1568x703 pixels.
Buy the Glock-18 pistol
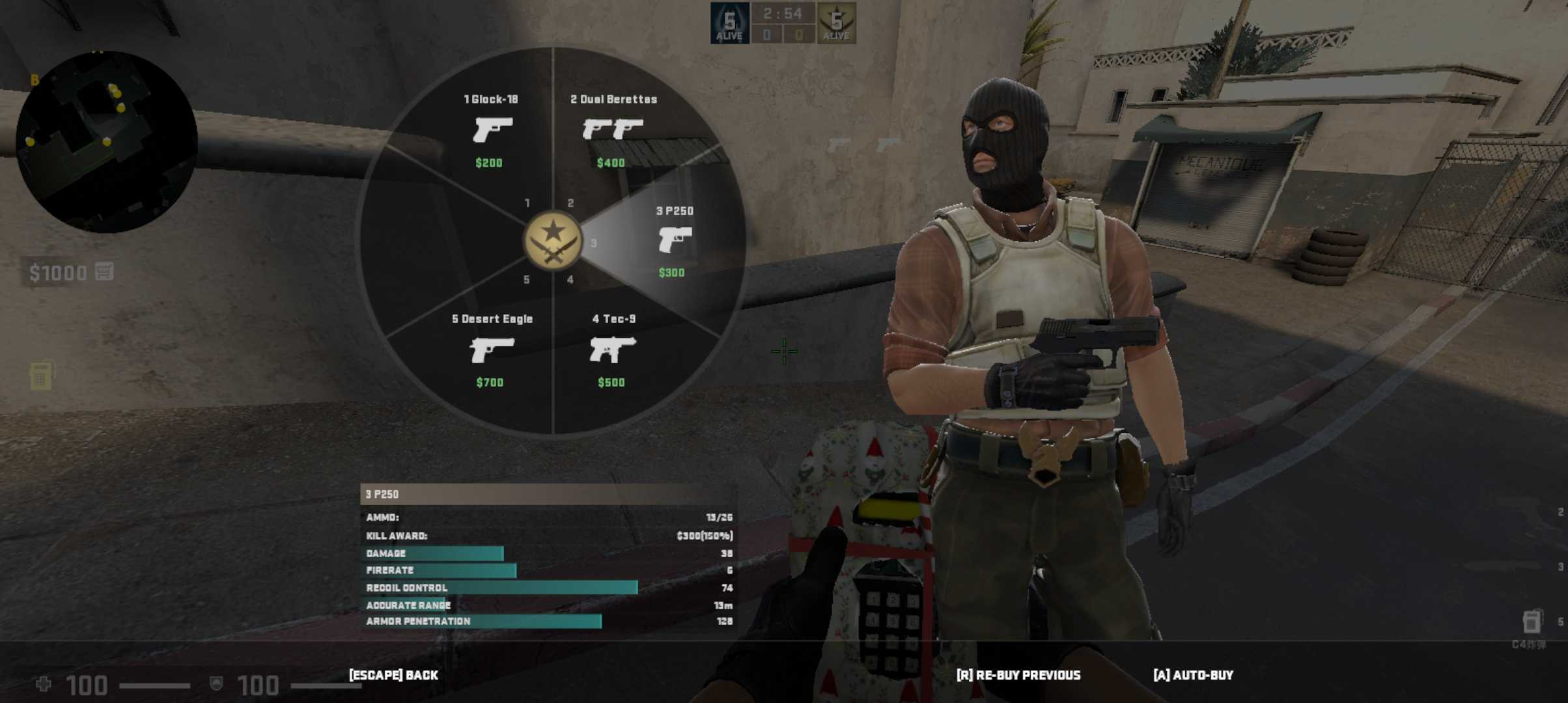pyautogui.click(x=492, y=130)
